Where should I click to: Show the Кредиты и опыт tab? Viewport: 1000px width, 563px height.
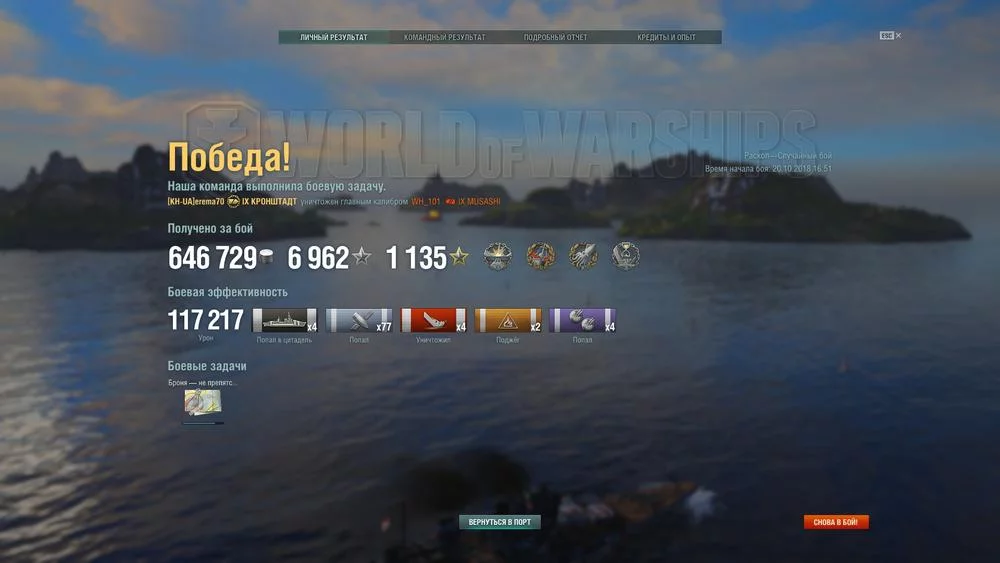[x=666, y=38]
